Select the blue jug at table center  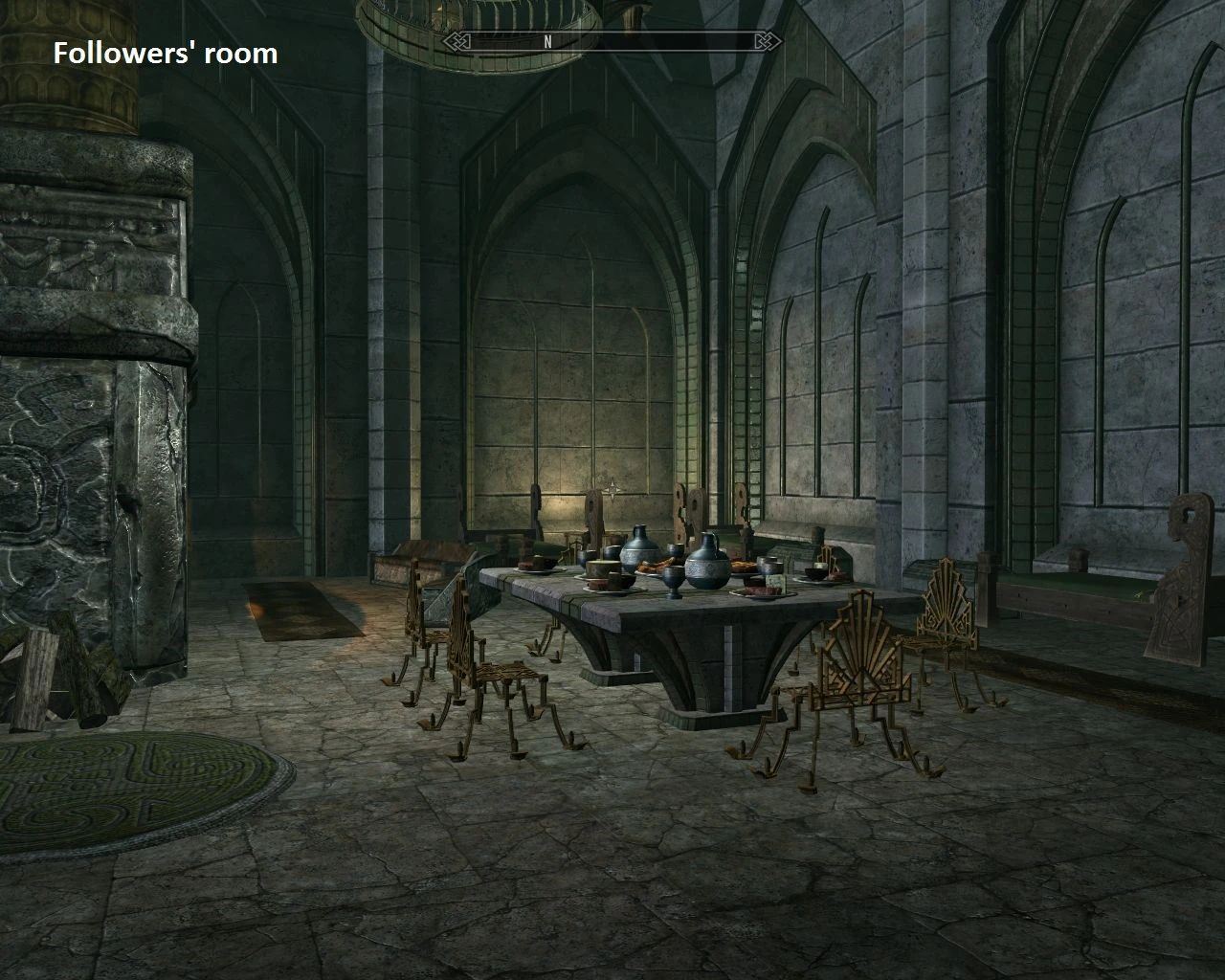pyautogui.click(x=638, y=553)
